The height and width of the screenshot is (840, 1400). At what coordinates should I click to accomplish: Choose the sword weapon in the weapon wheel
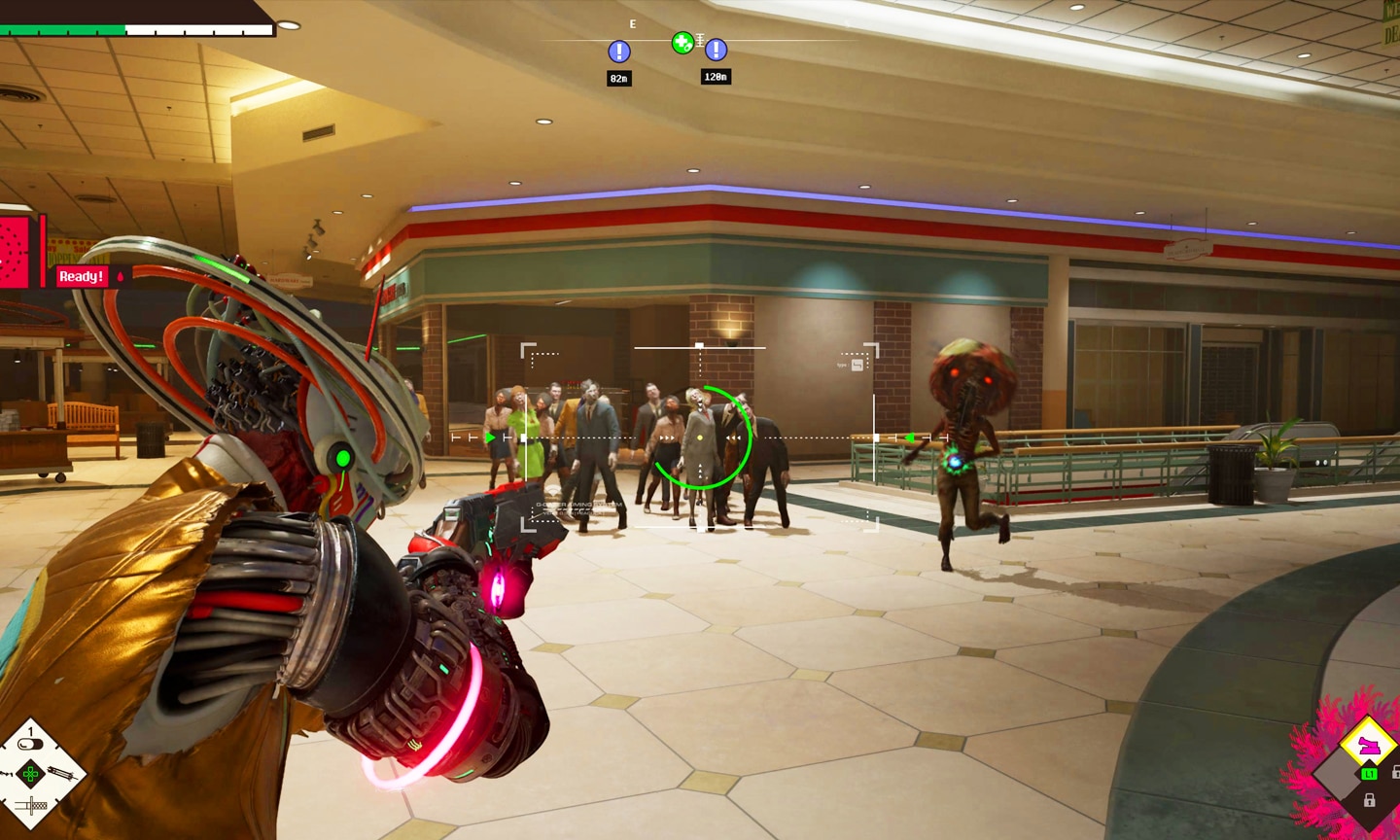(30, 806)
